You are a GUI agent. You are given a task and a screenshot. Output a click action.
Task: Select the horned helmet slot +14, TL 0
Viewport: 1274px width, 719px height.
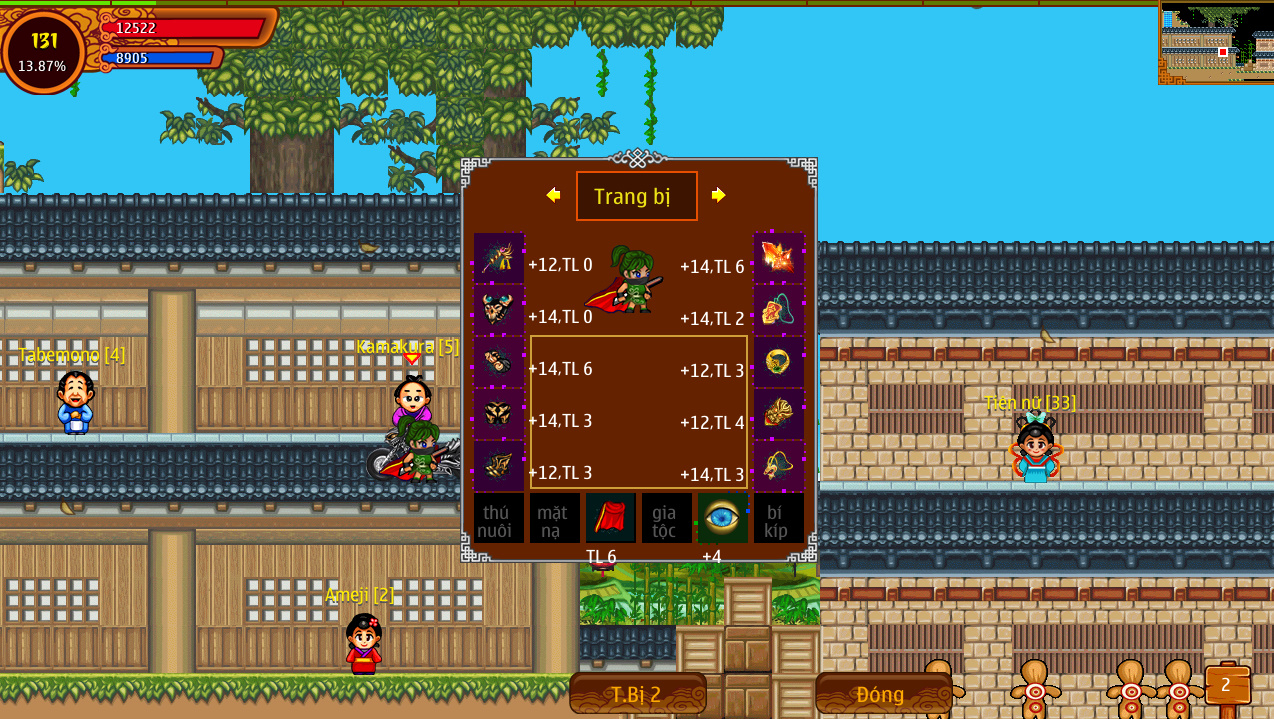[x=498, y=310]
